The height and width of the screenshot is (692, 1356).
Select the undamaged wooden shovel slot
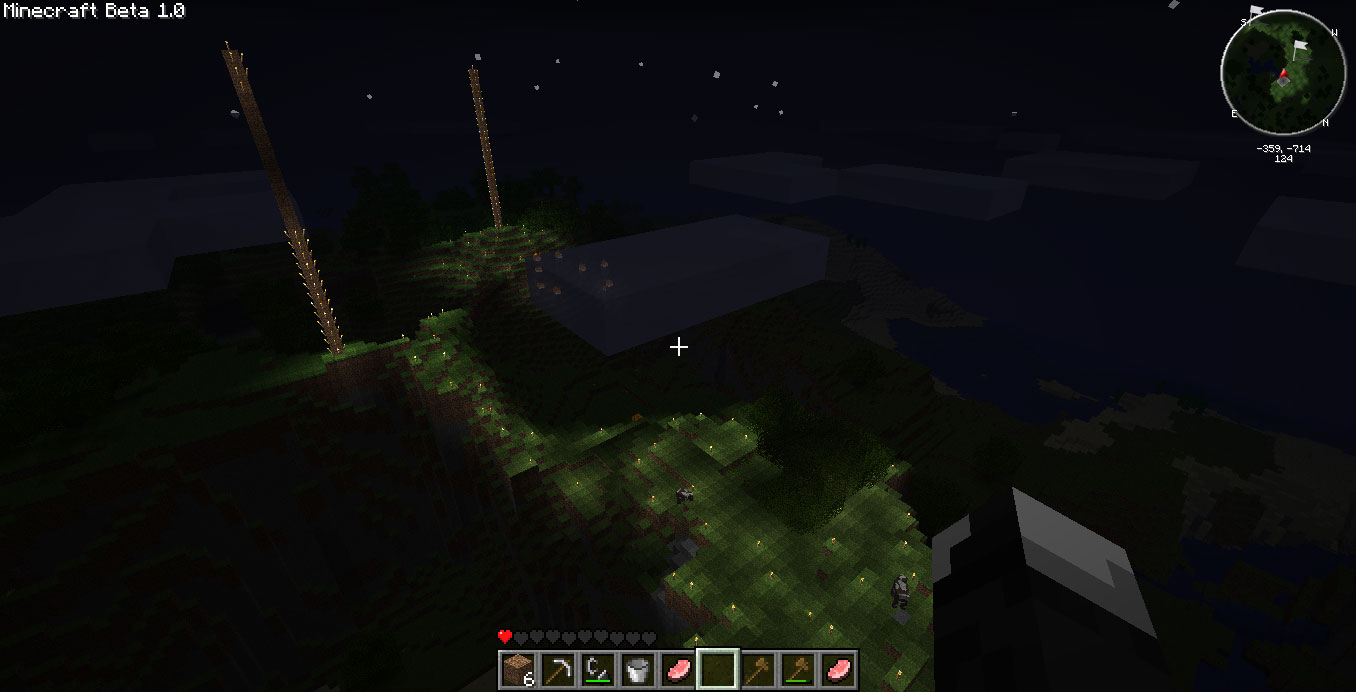758,669
